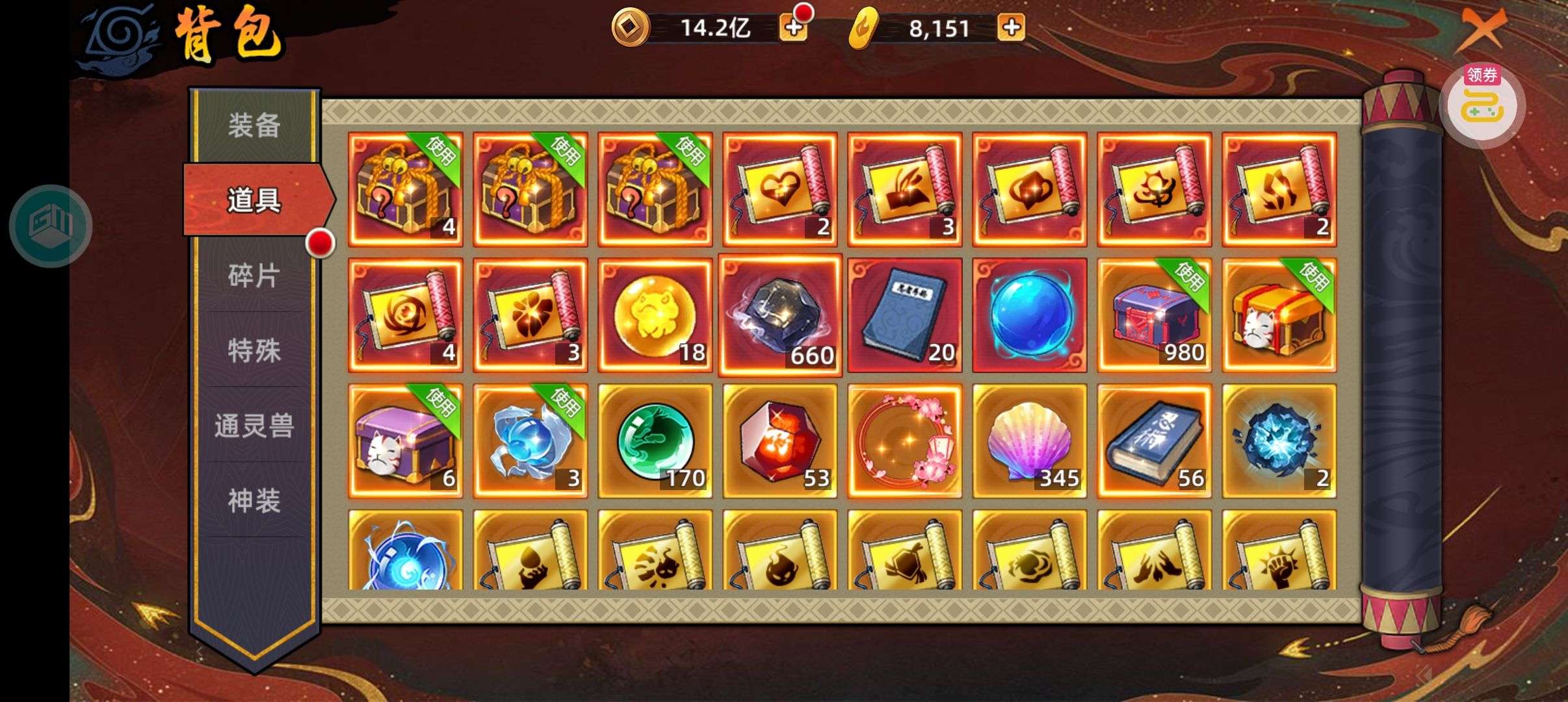Select the 忍術 ninjutsu book stack of 56
The height and width of the screenshot is (702, 1568).
tap(1155, 441)
